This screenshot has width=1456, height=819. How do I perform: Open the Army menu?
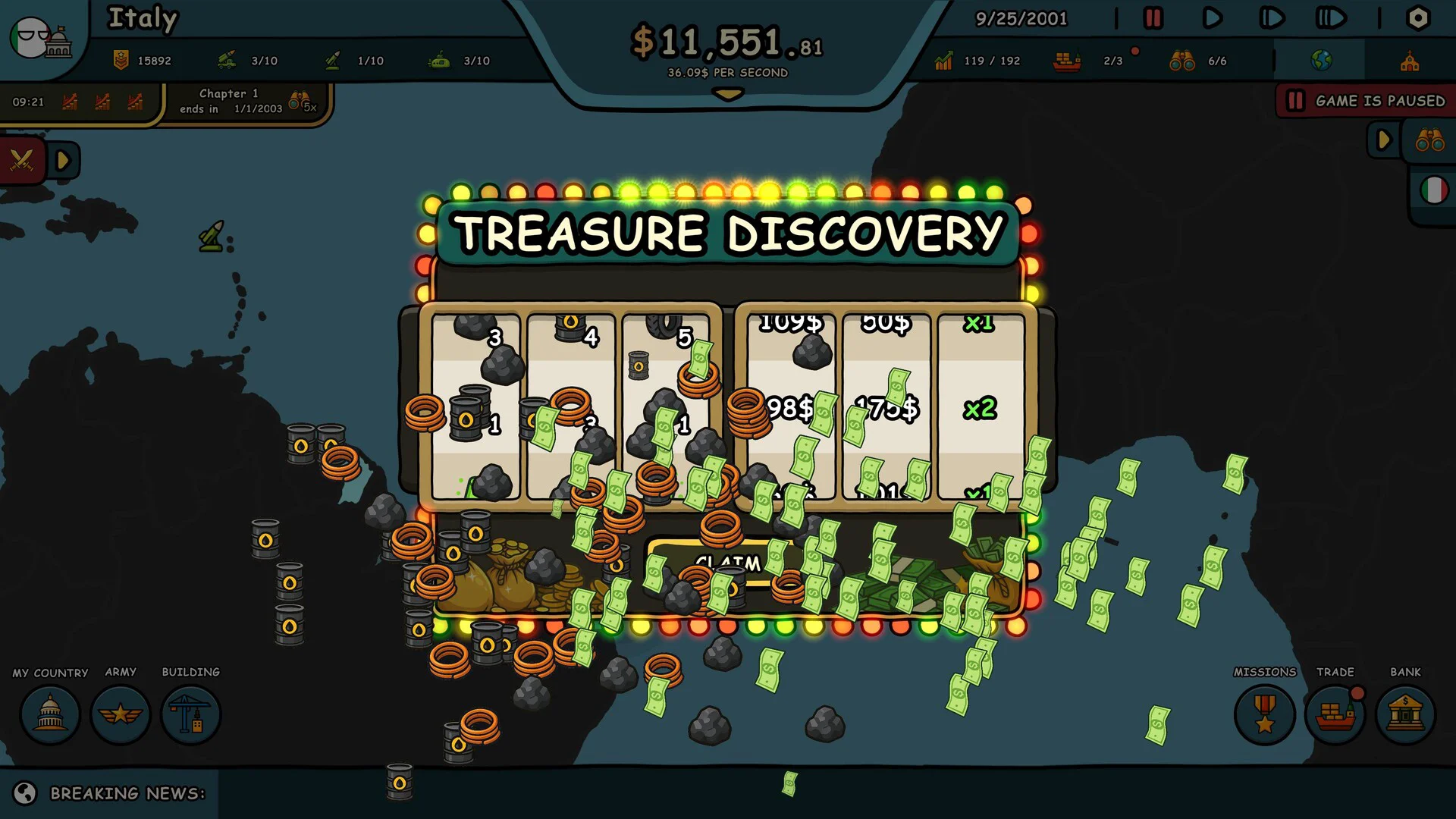pyautogui.click(x=121, y=714)
